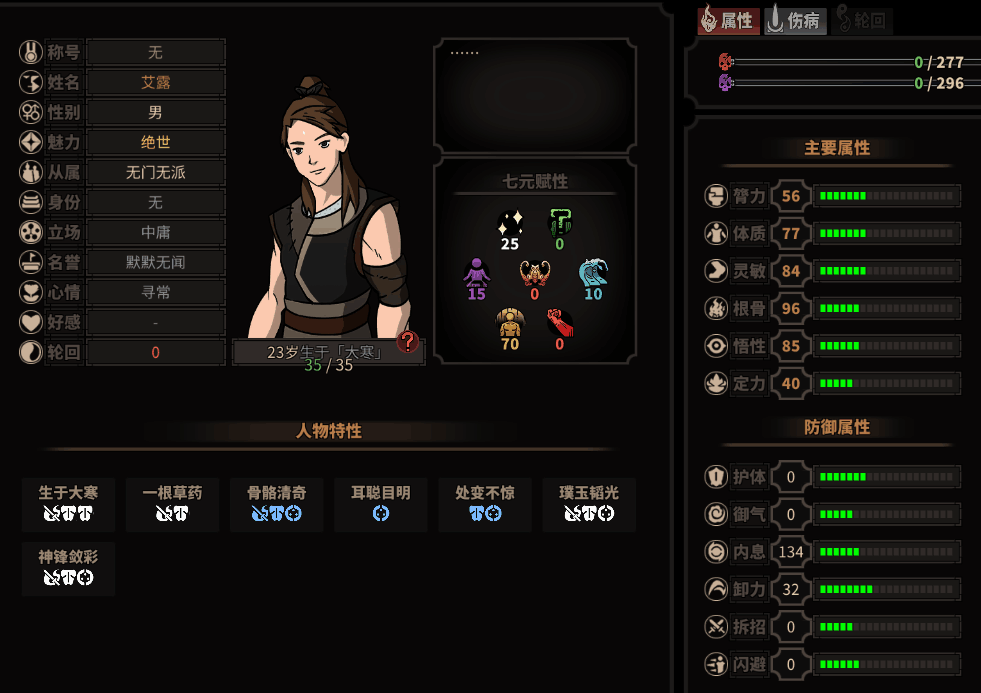This screenshot has width=981, height=693.
Task: Select the 处变不惊 trait
Action: tap(485, 503)
